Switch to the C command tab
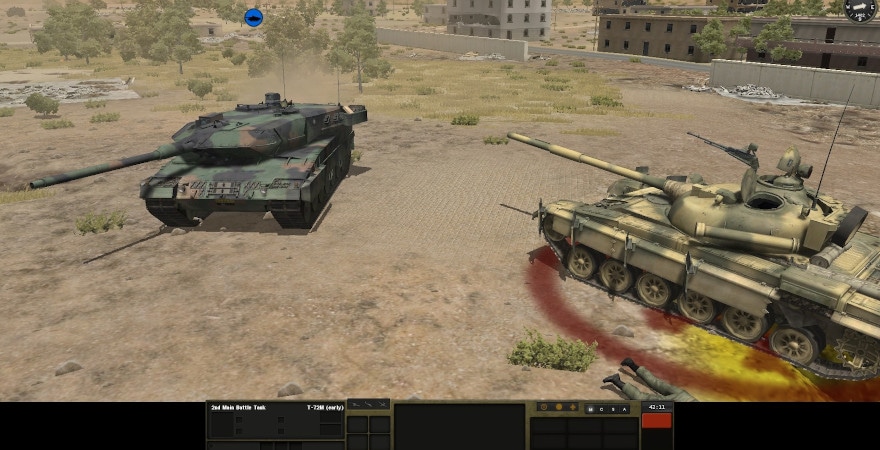880x450 pixels. click(x=602, y=409)
